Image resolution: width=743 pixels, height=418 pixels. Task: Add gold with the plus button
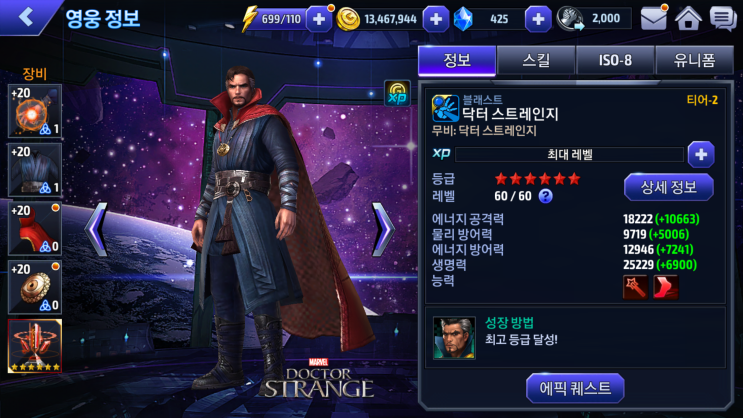coord(436,18)
